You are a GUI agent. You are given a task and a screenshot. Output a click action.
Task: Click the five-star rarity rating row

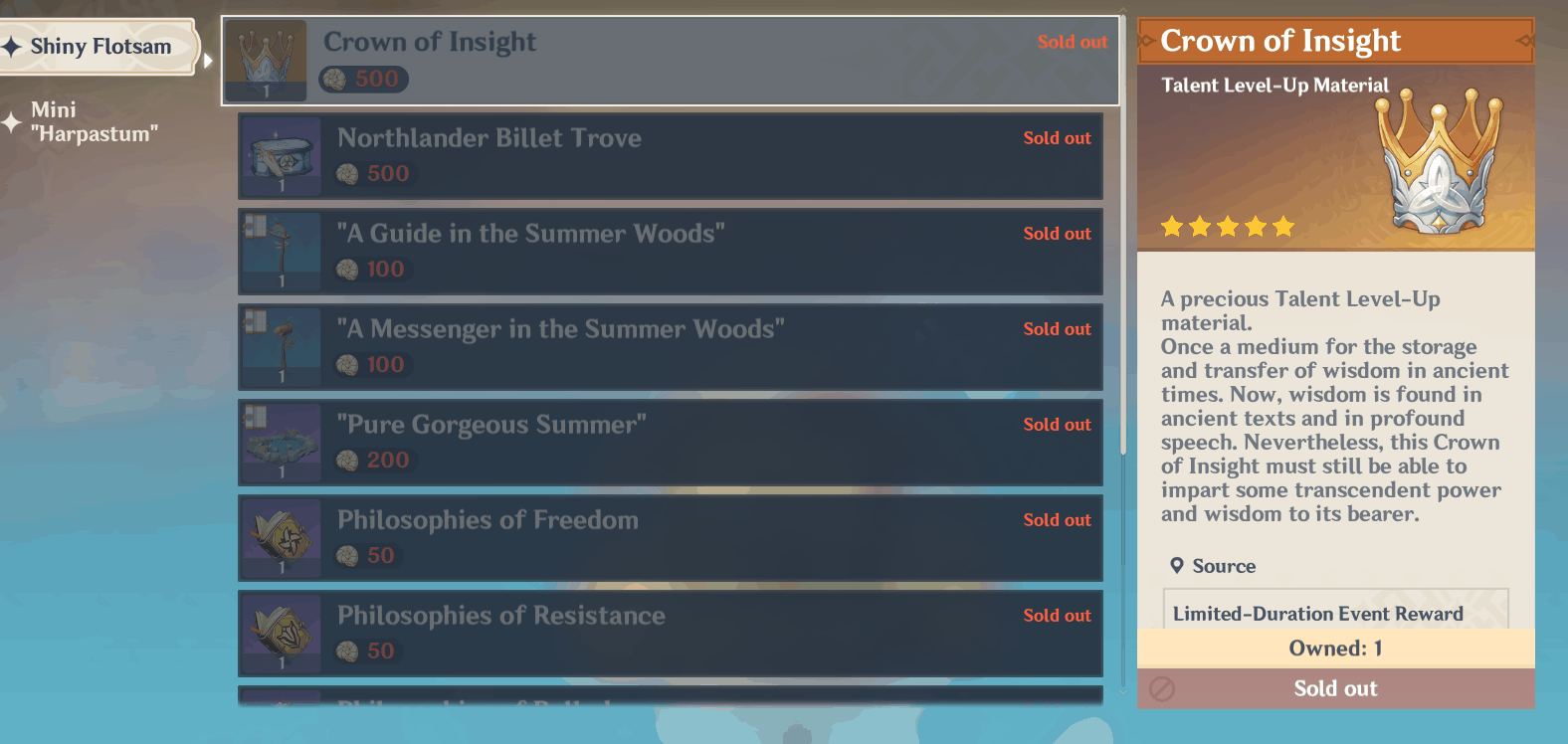pos(1226,227)
